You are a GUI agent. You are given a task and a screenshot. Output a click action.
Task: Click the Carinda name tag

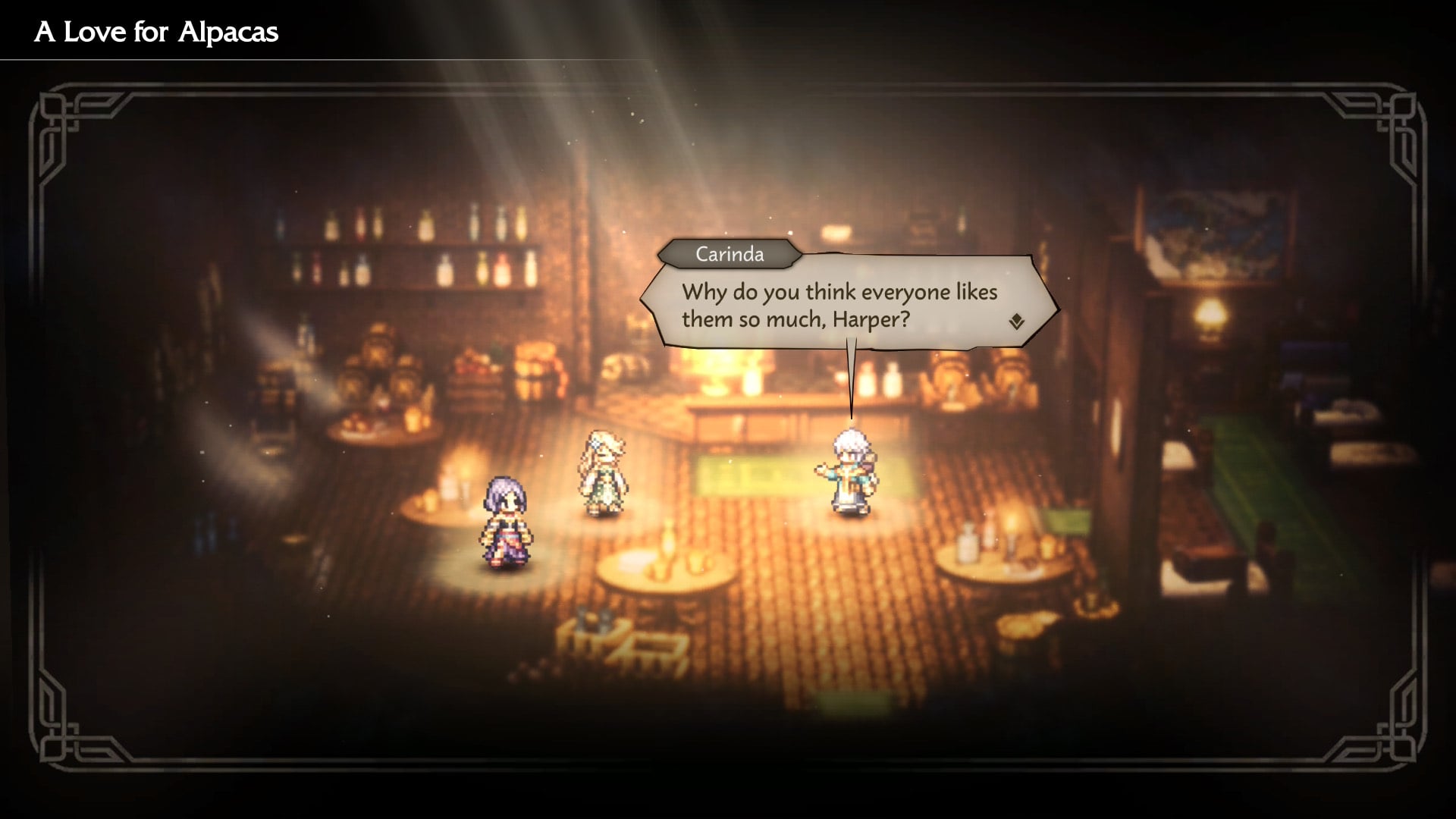click(x=730, y=254)
